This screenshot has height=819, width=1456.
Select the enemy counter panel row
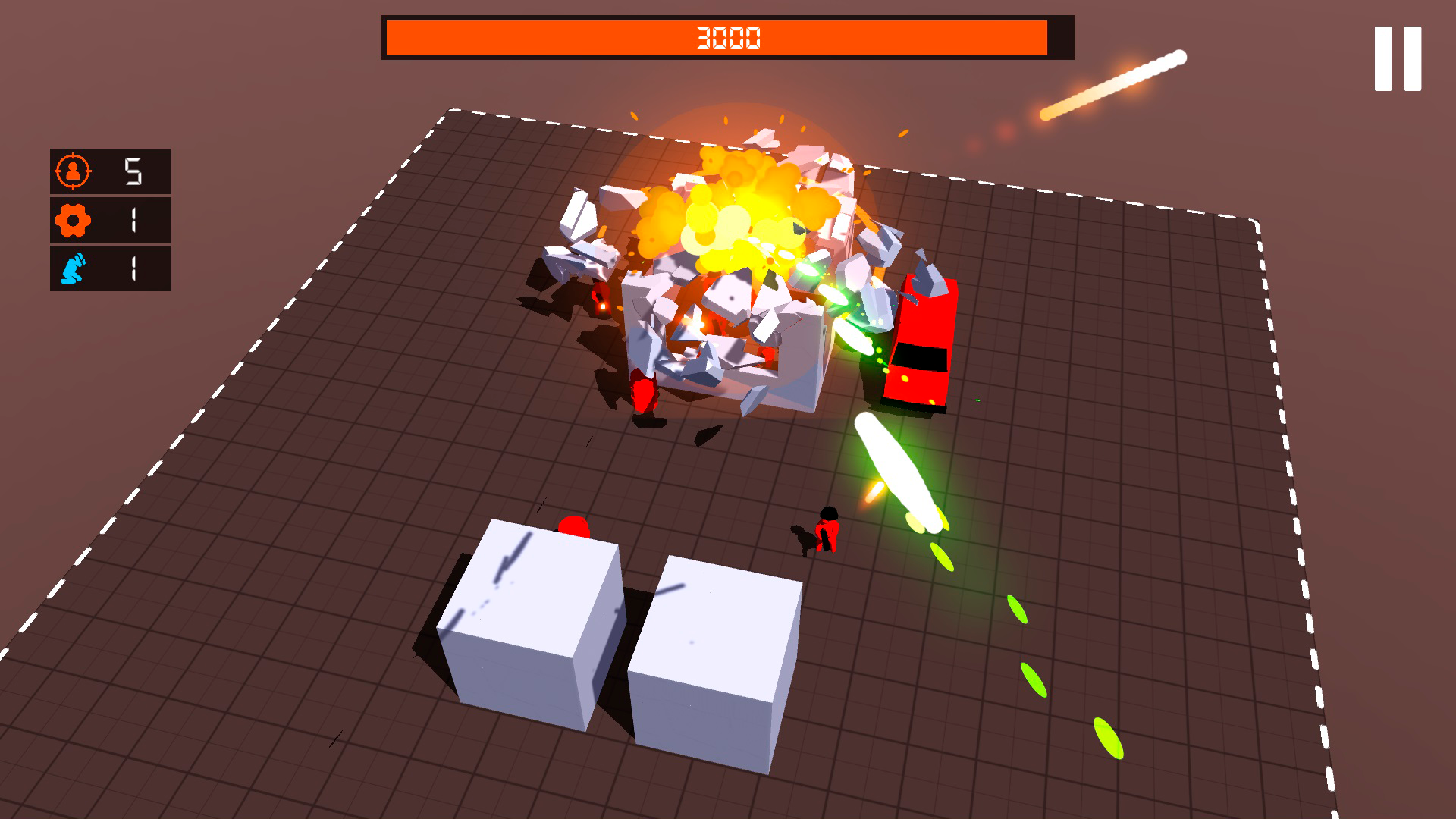tap(110, 171)
